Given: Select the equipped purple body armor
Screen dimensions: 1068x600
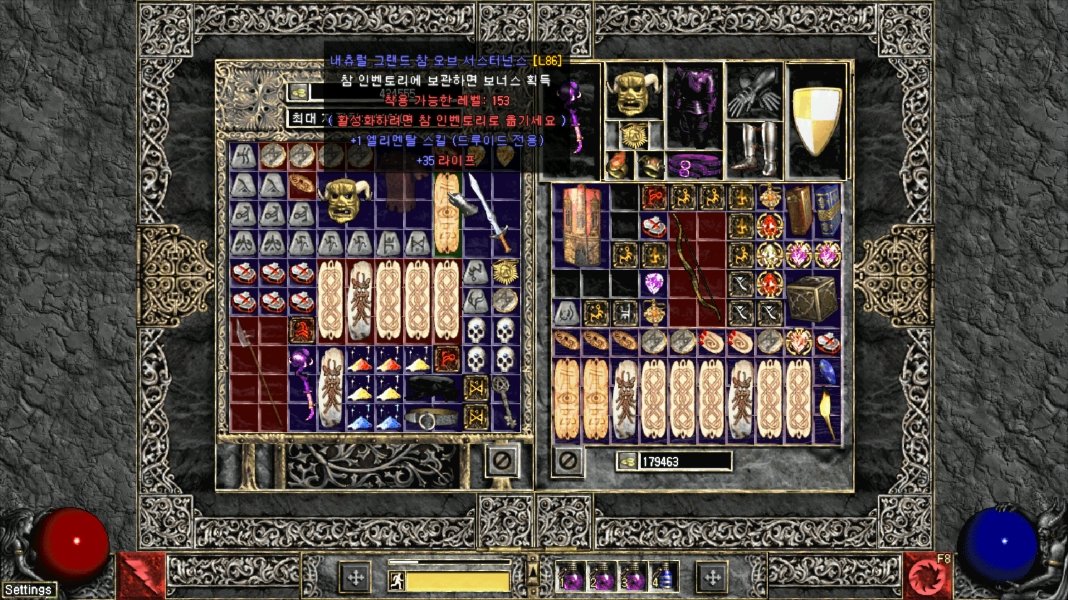Looking at the screenshot, I should (694, 108).
